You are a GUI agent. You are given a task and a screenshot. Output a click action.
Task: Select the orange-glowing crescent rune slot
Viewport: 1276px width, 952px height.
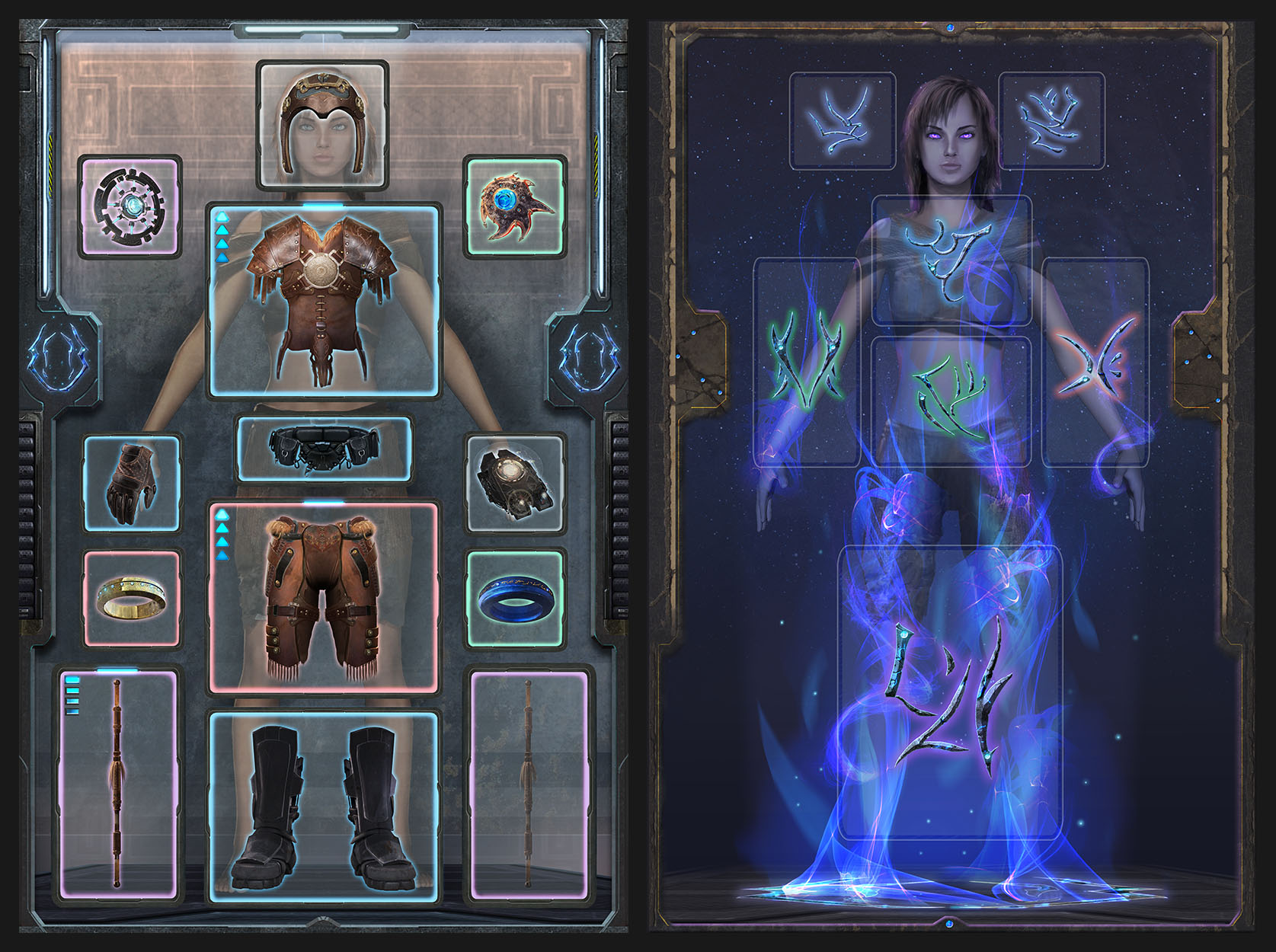click(1095, 362)
